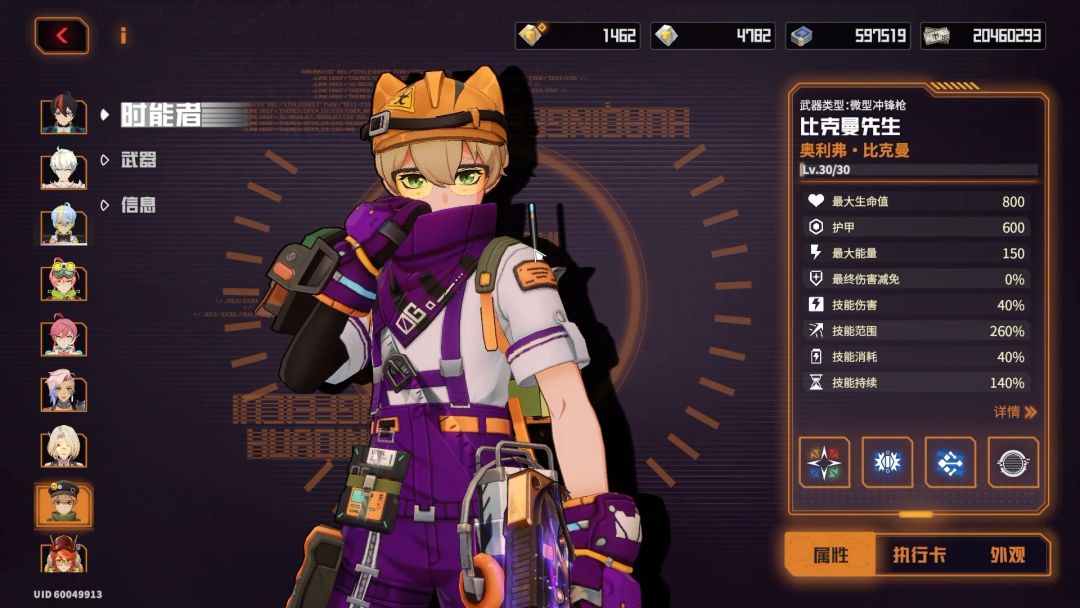Switch to the 执行卡 tab
1080x608 pixels.
point(919,555)
